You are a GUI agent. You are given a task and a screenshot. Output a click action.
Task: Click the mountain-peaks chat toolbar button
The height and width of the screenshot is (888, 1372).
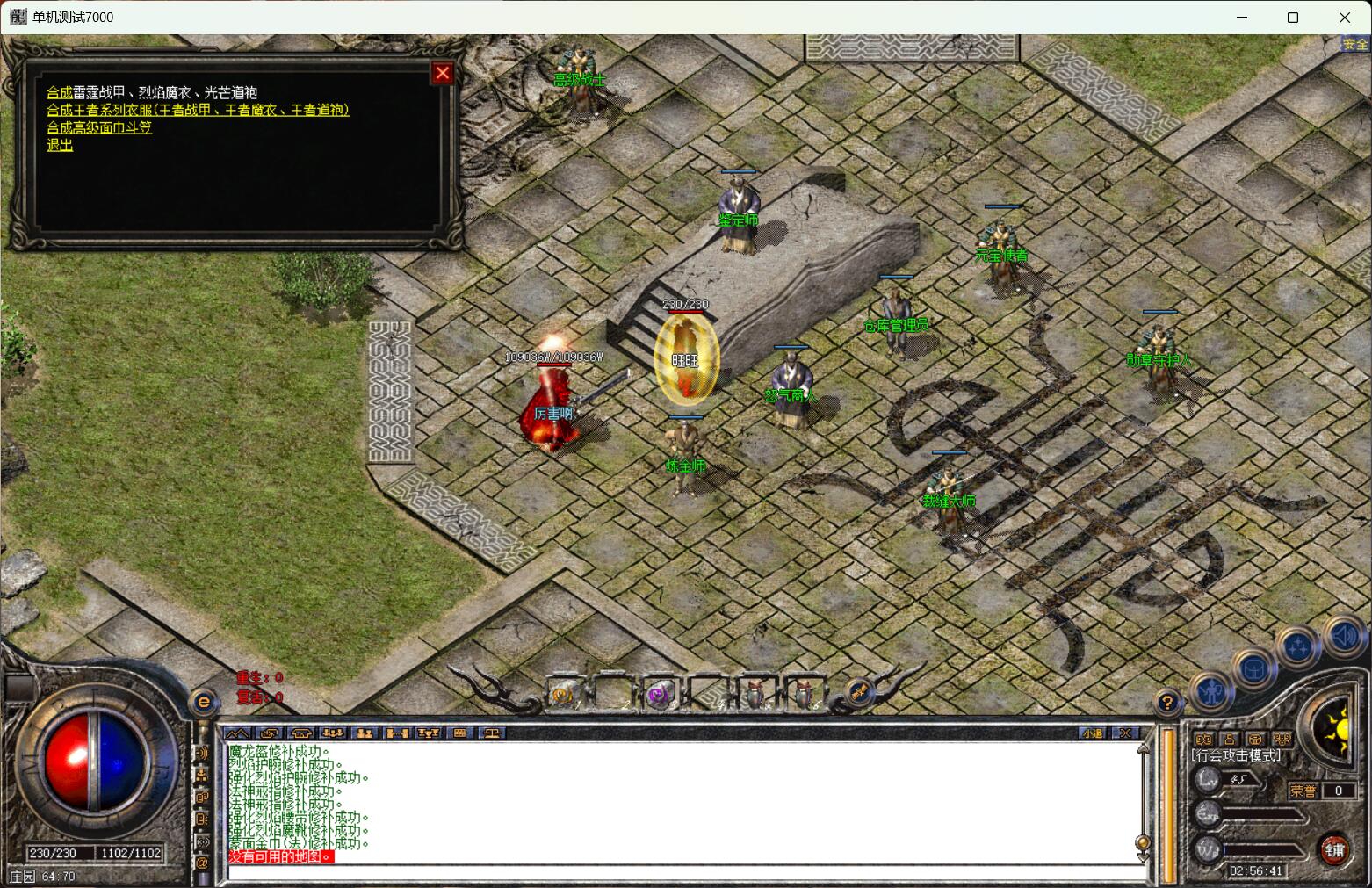click(237, 733)
